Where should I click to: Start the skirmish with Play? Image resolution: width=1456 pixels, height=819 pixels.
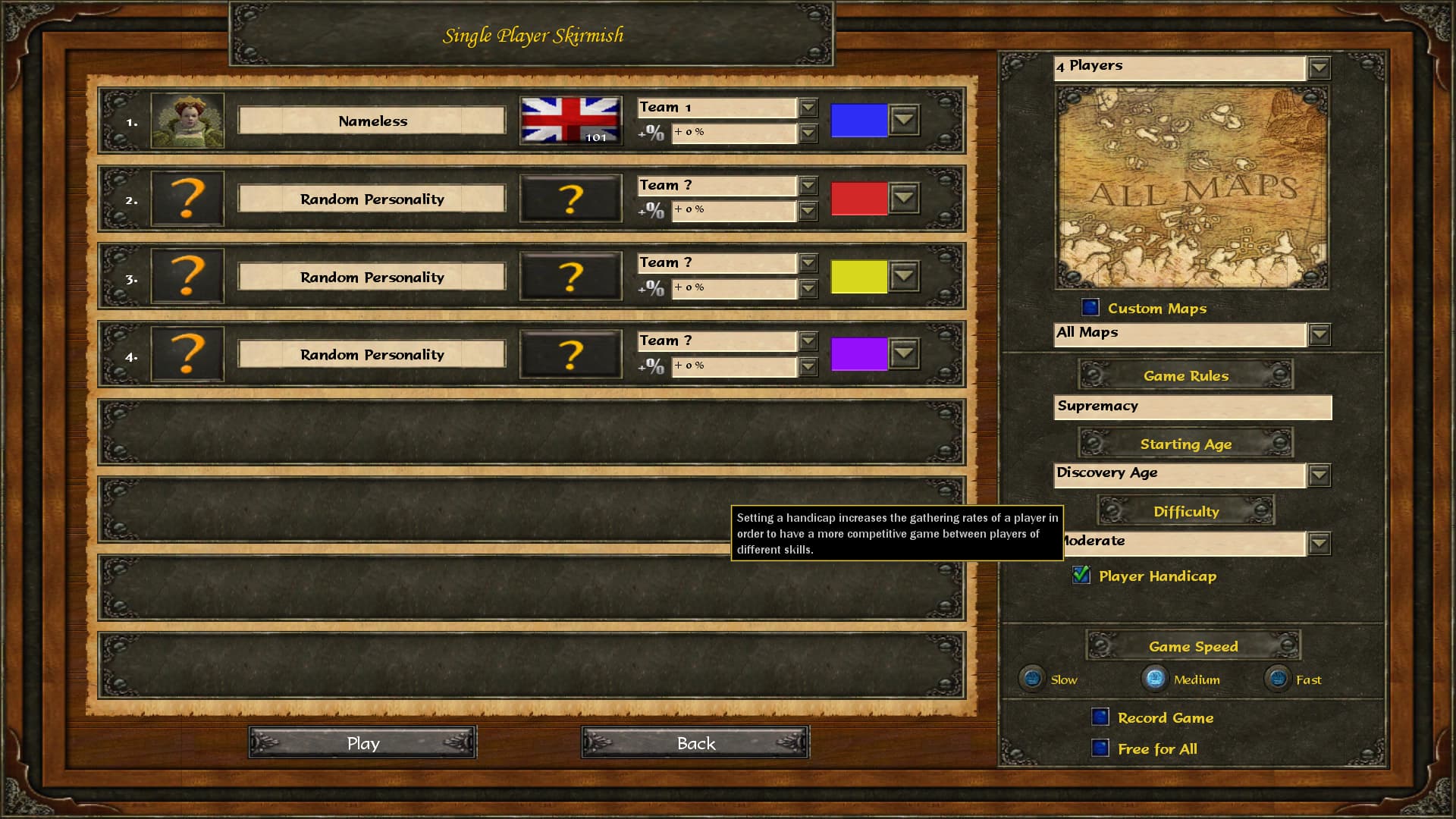(362, 743)
